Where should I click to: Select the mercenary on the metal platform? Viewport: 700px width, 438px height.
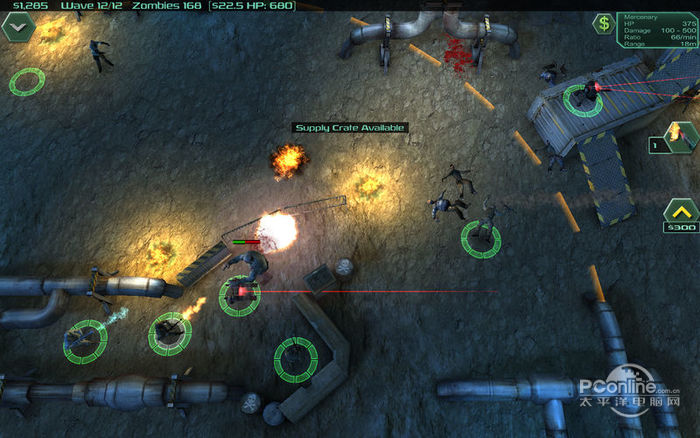pos(581,96)
